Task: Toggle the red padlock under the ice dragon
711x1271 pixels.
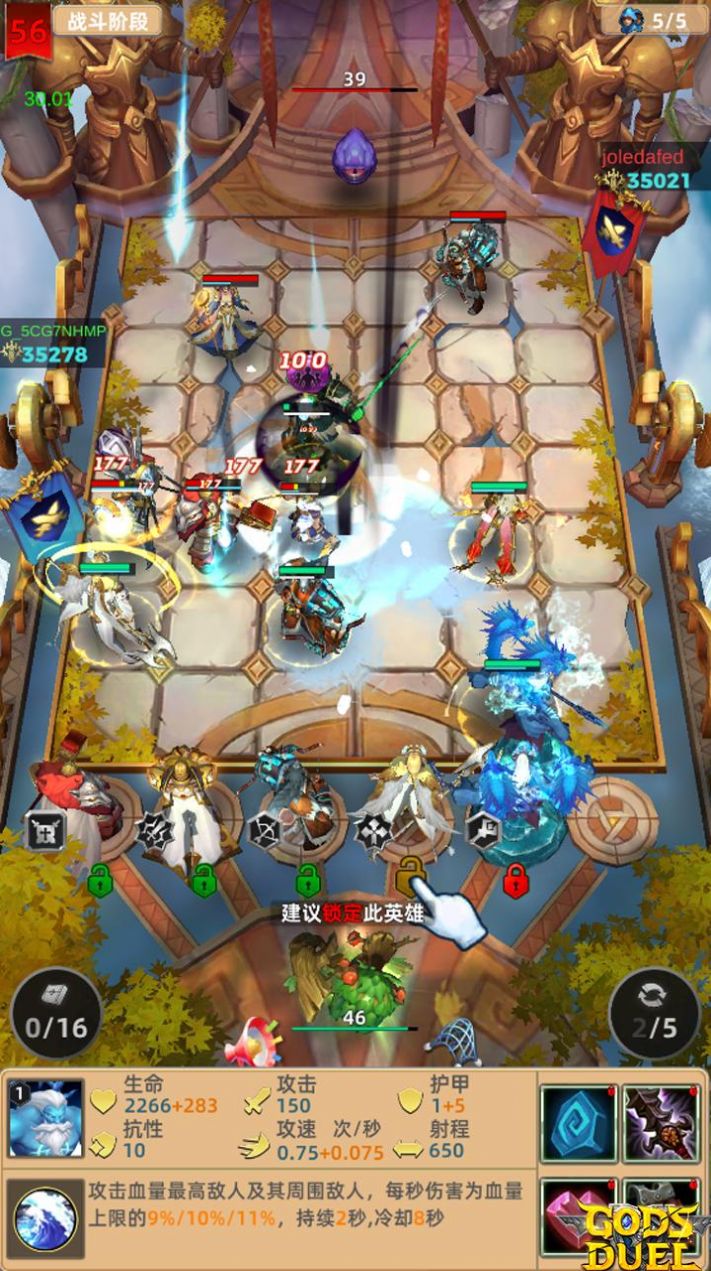Action: tap(515, 881)
